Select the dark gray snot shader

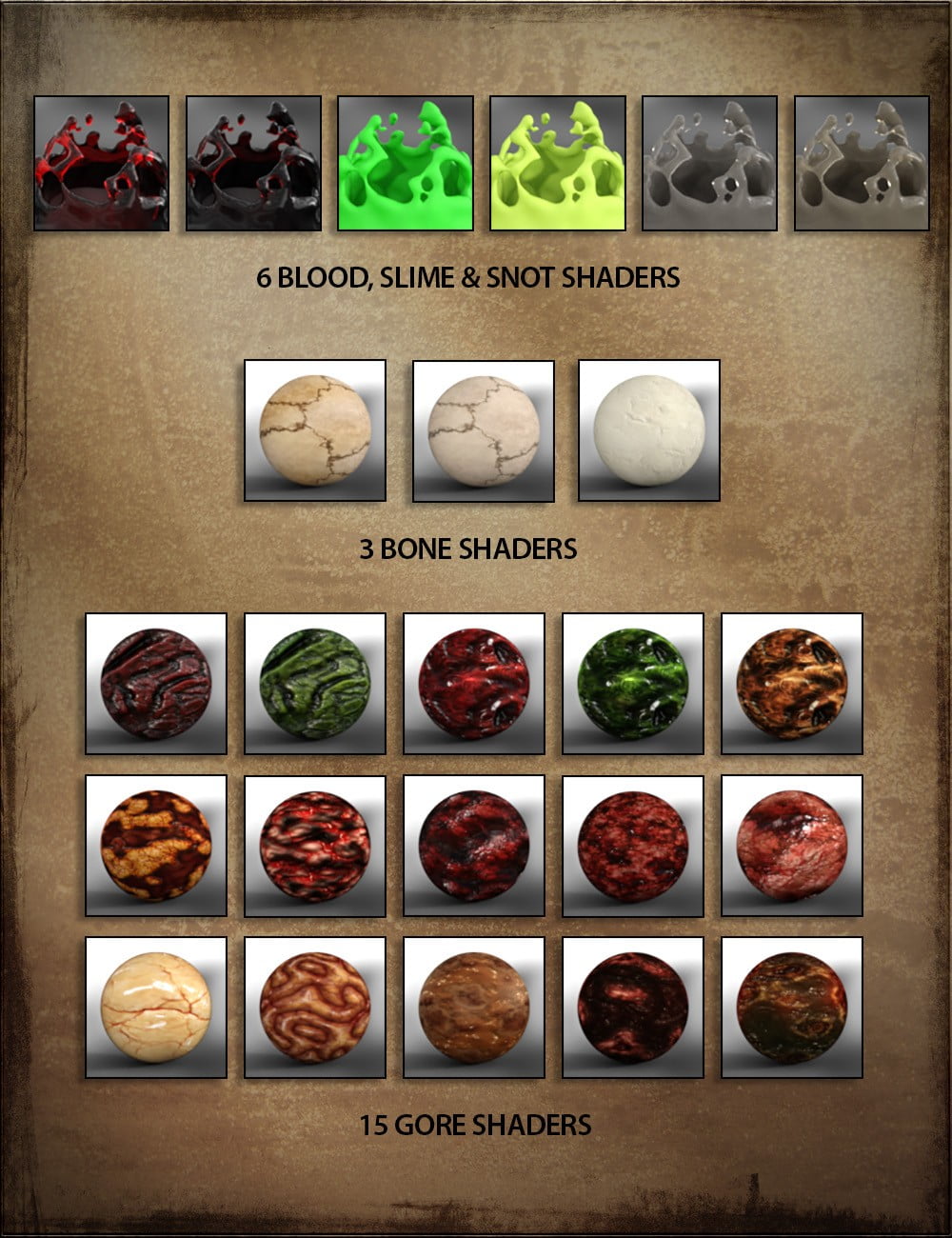(710, 163)
